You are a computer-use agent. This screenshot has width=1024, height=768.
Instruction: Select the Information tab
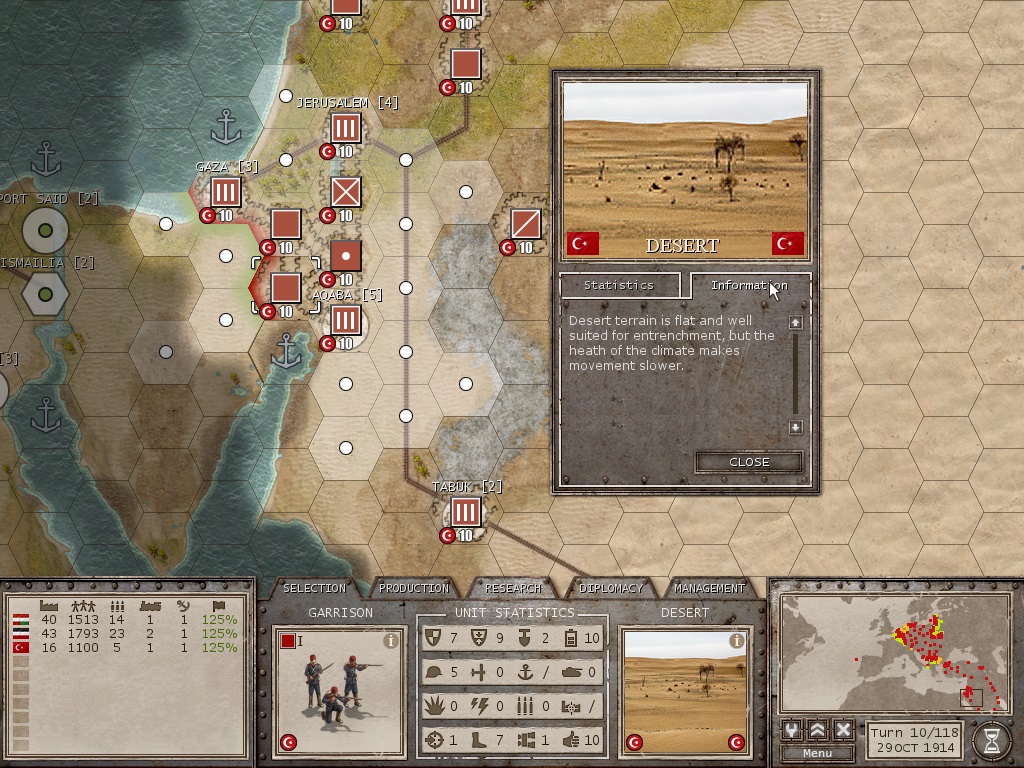pos(749,286)
